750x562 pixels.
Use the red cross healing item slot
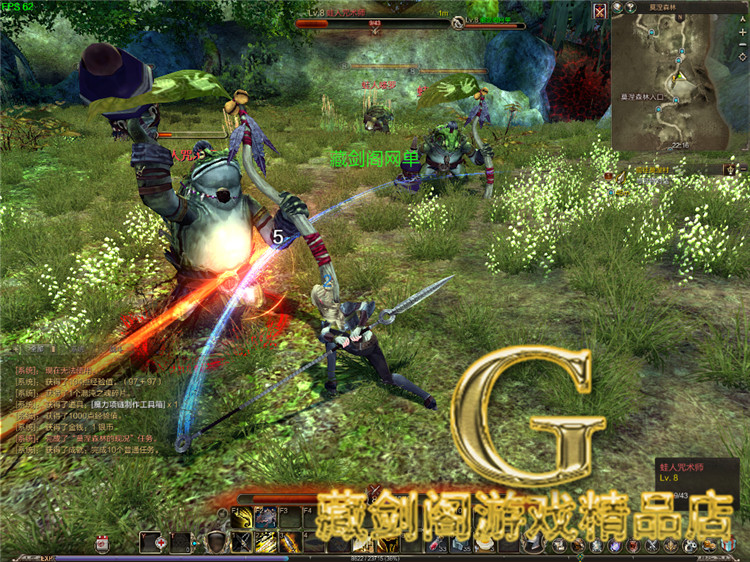click(161, 542)
